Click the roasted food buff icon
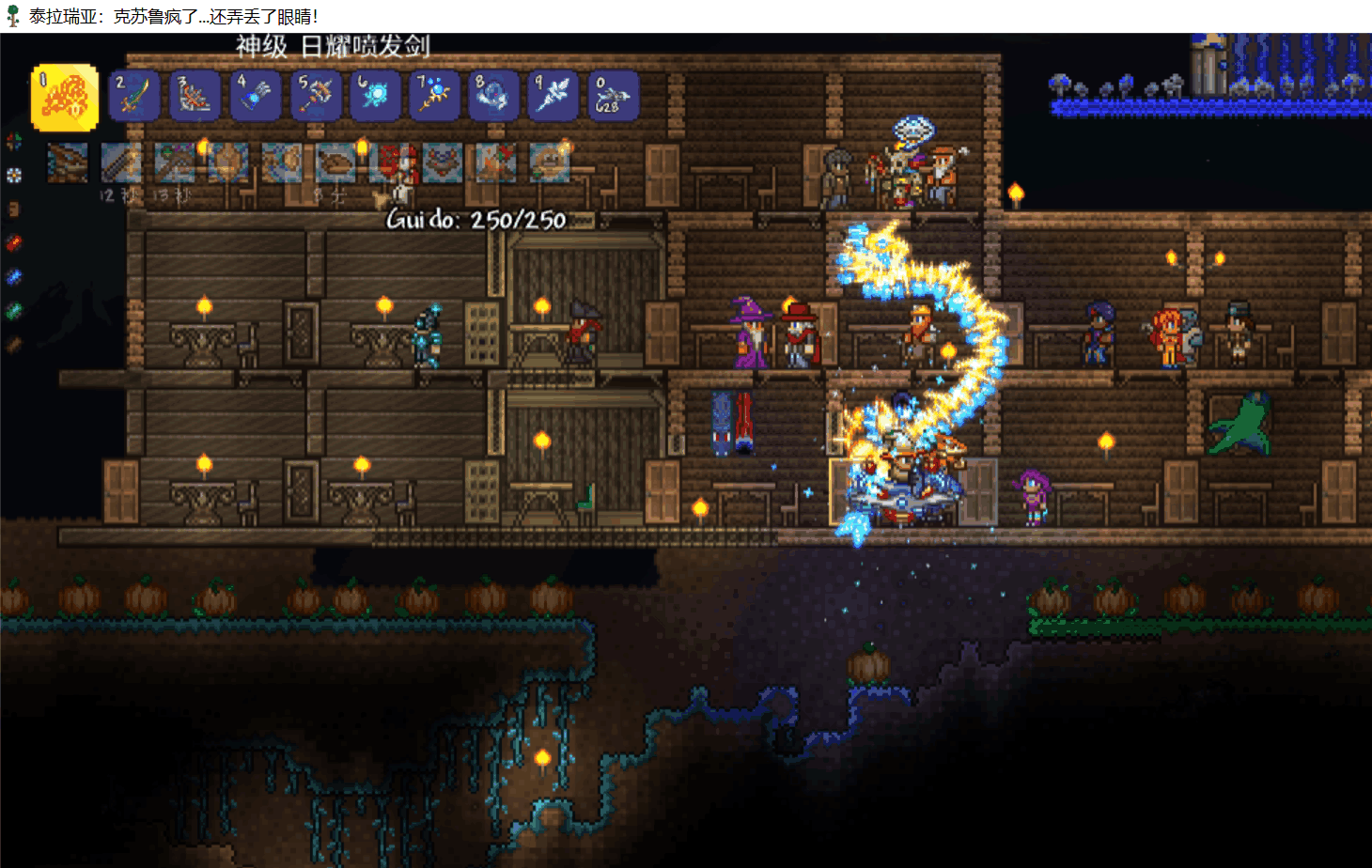Image resolution: width=1372 pixels, height=868 pixels. point(335,163)
